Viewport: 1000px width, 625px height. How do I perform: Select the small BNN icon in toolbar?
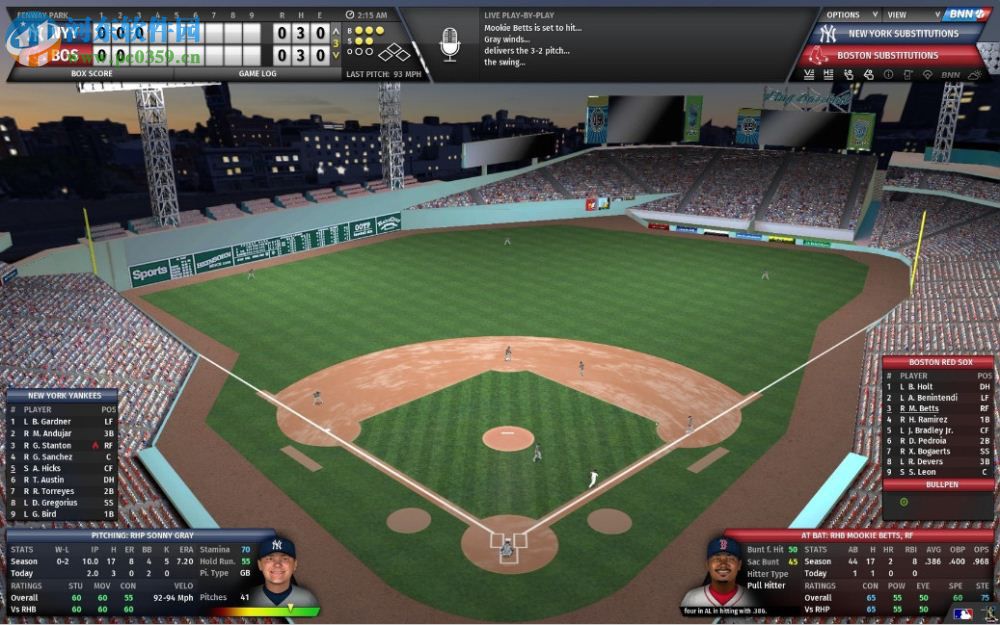tap(950, 74)
